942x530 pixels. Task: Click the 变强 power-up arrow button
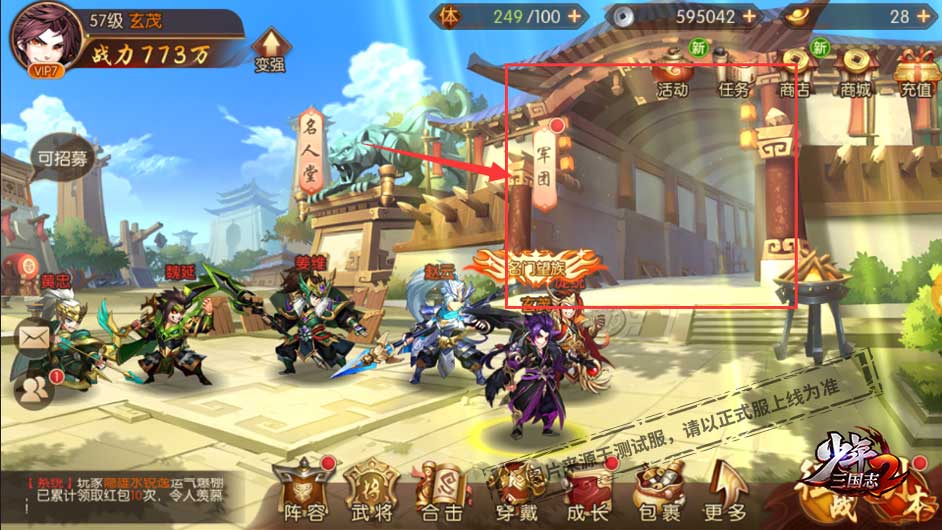click(270, 50)
